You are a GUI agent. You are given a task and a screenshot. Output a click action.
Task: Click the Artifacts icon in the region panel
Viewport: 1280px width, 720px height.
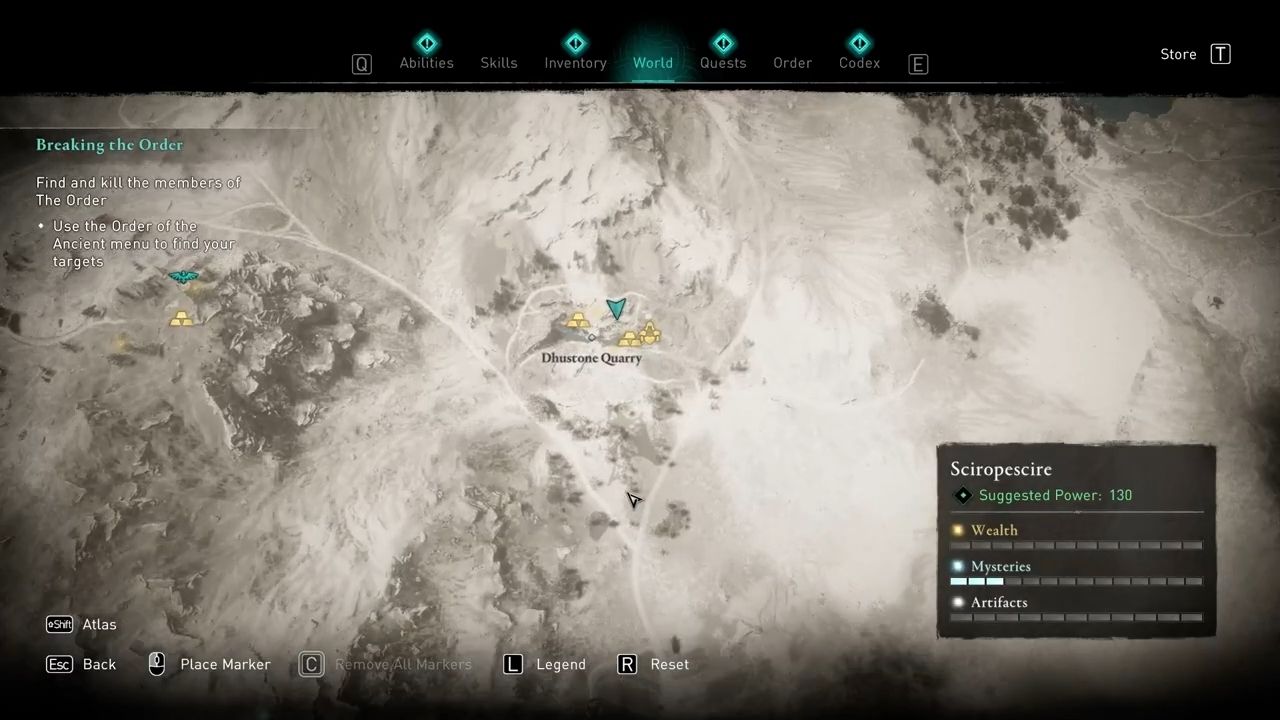[x=957, y=602]
